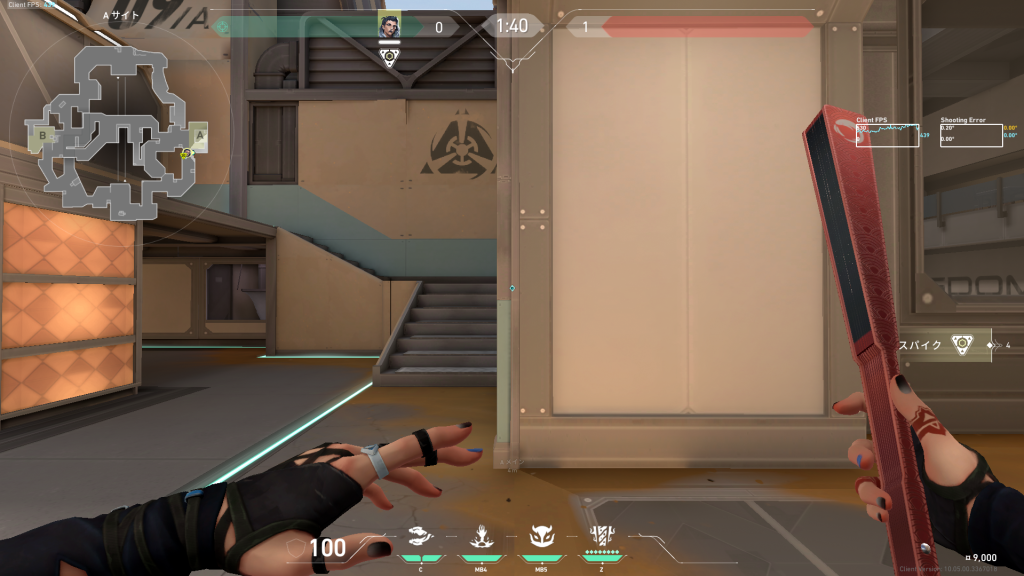Click the agent portrait on the scoreboard bar
The image size is (1024, 576).
[x=389, y=26]
